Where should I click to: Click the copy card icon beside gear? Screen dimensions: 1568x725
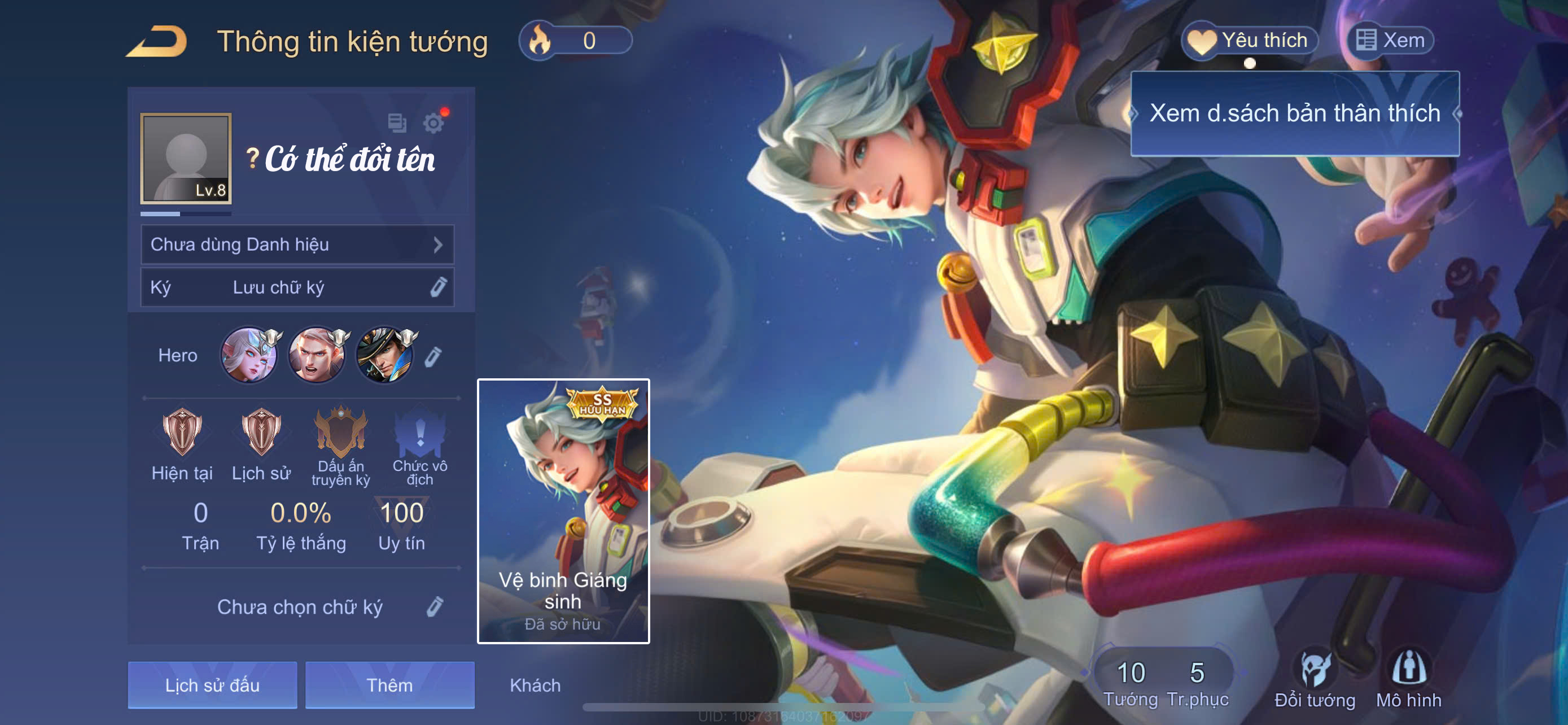[397, 123]
